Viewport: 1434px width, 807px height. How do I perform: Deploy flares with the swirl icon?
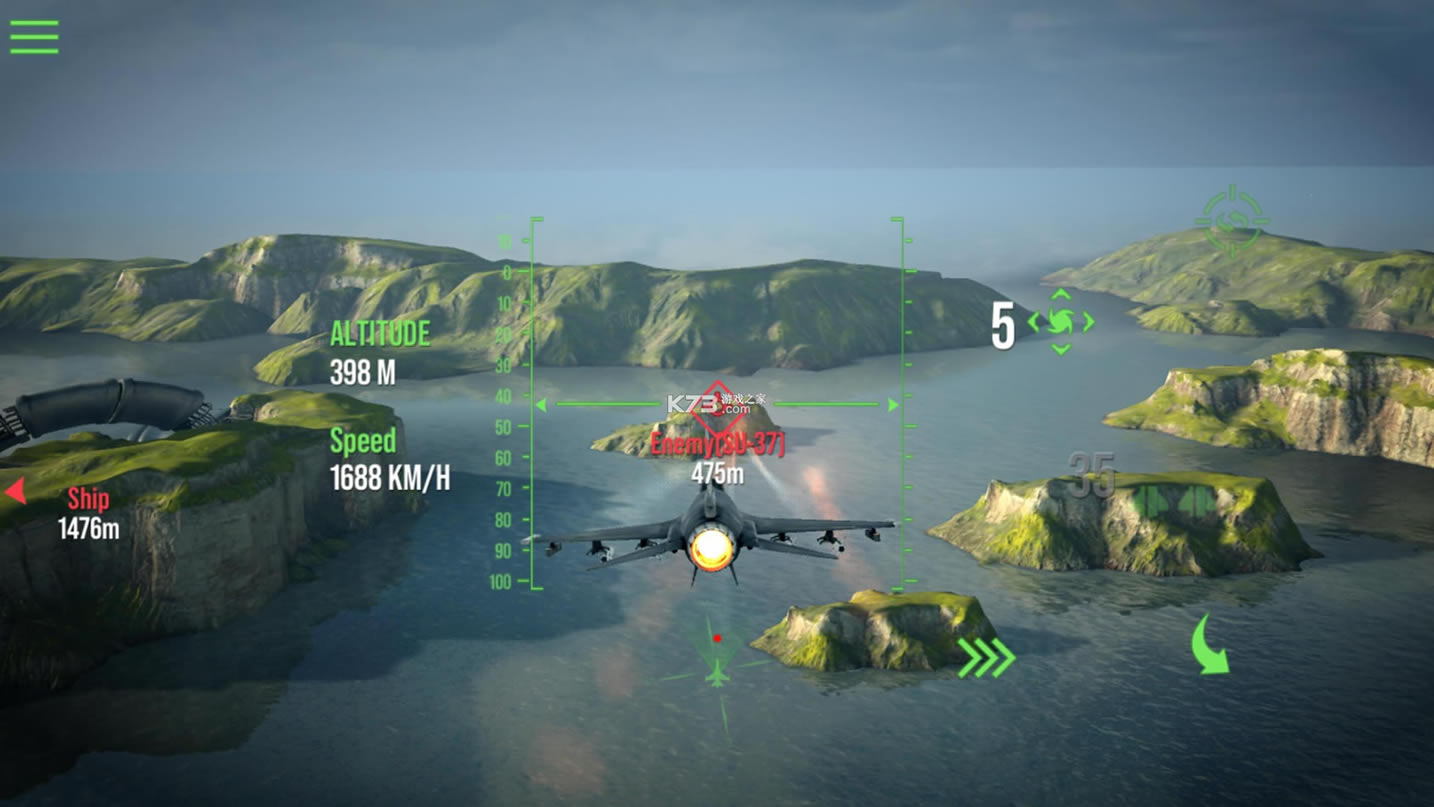pos(1061,322)
